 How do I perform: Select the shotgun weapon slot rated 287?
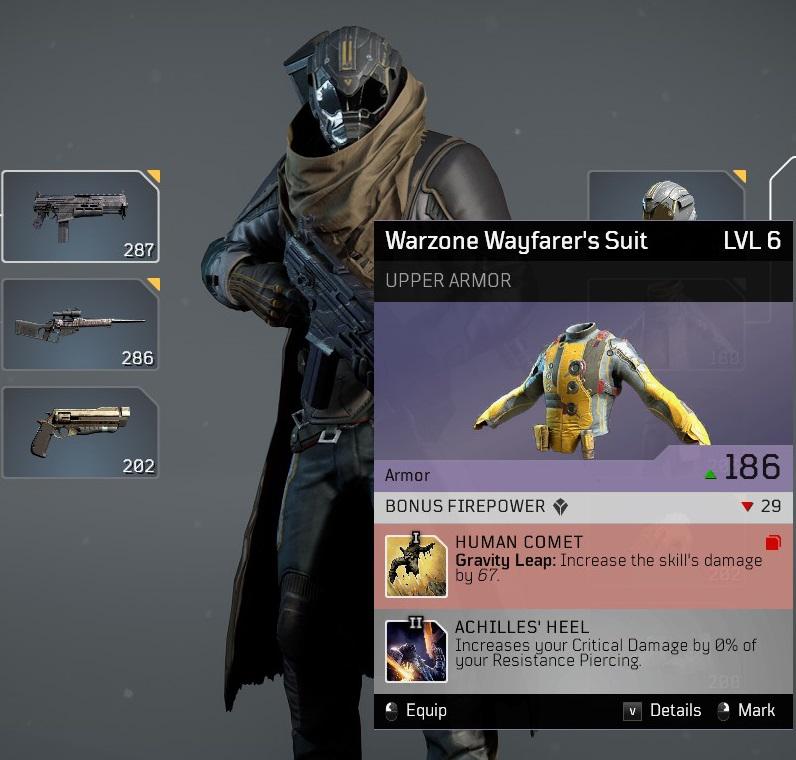(x=80, y=216)
